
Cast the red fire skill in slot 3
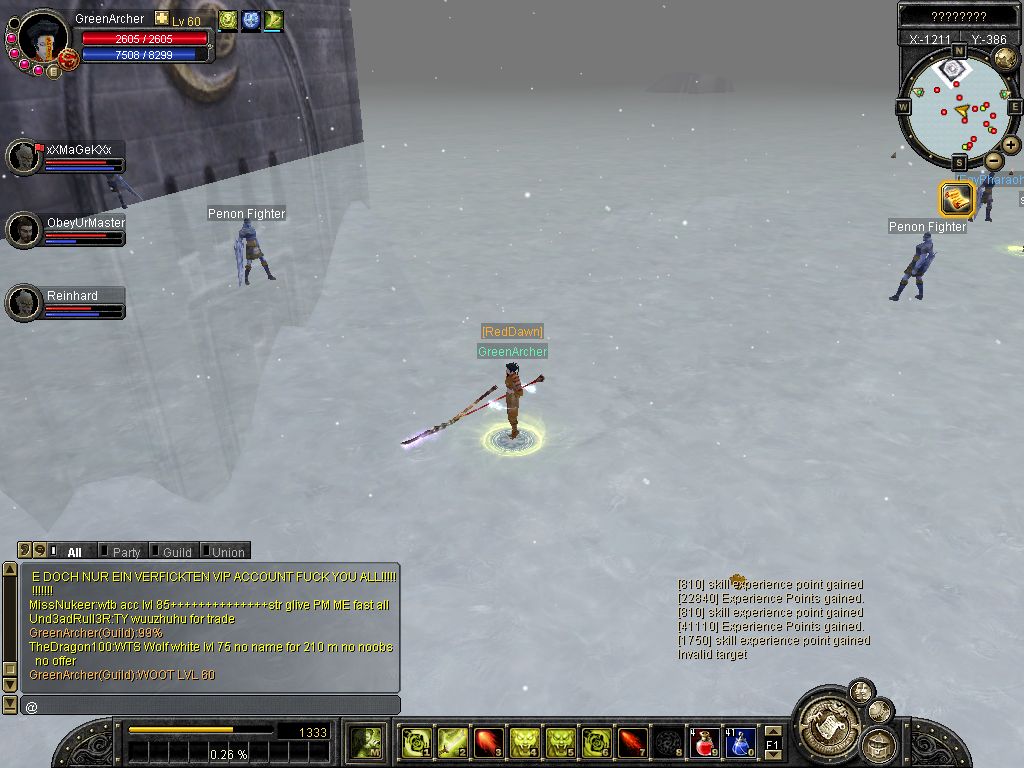click(489, 742)
